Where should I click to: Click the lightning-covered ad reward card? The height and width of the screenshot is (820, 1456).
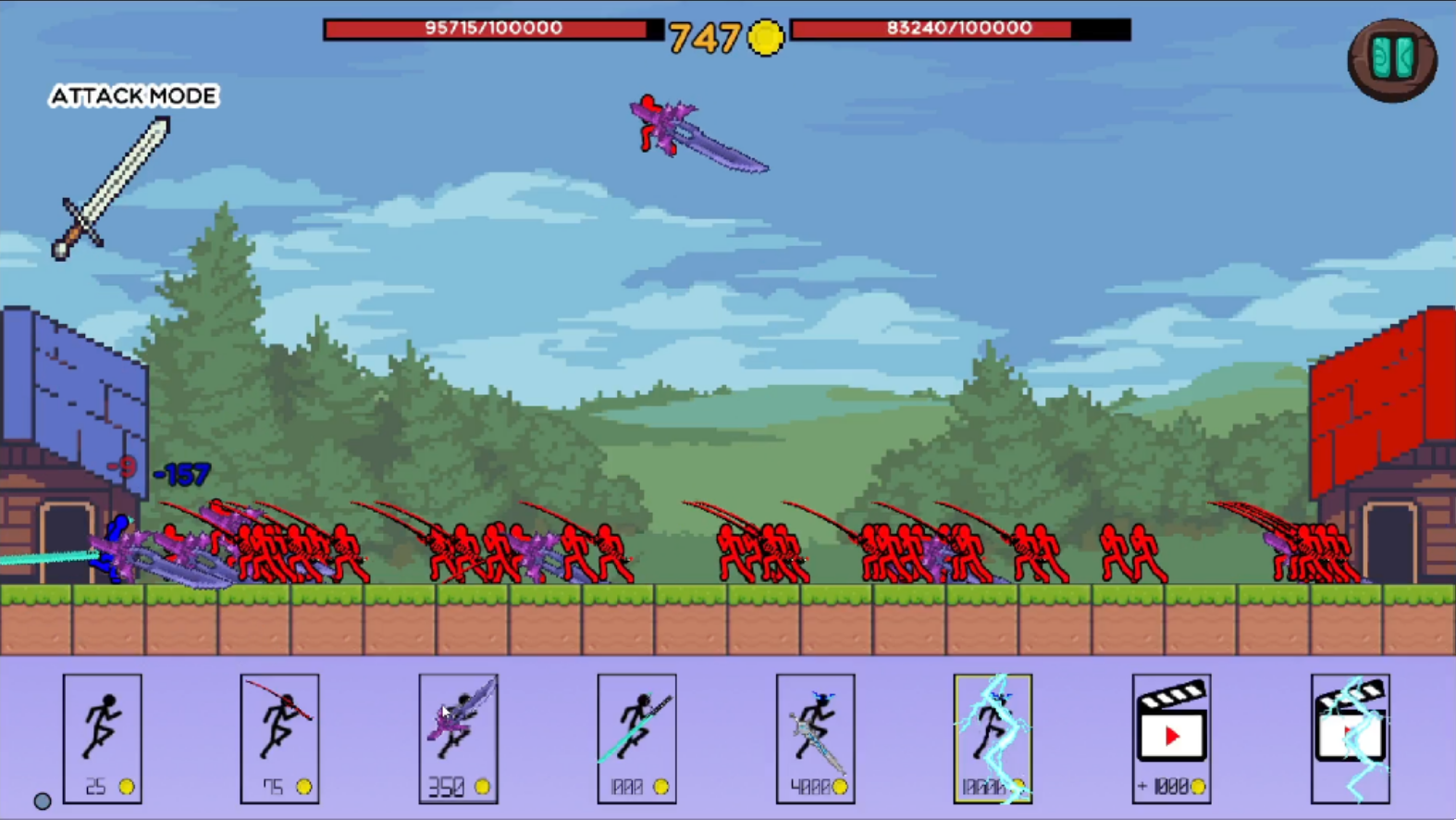click(x=1350, y=736)
